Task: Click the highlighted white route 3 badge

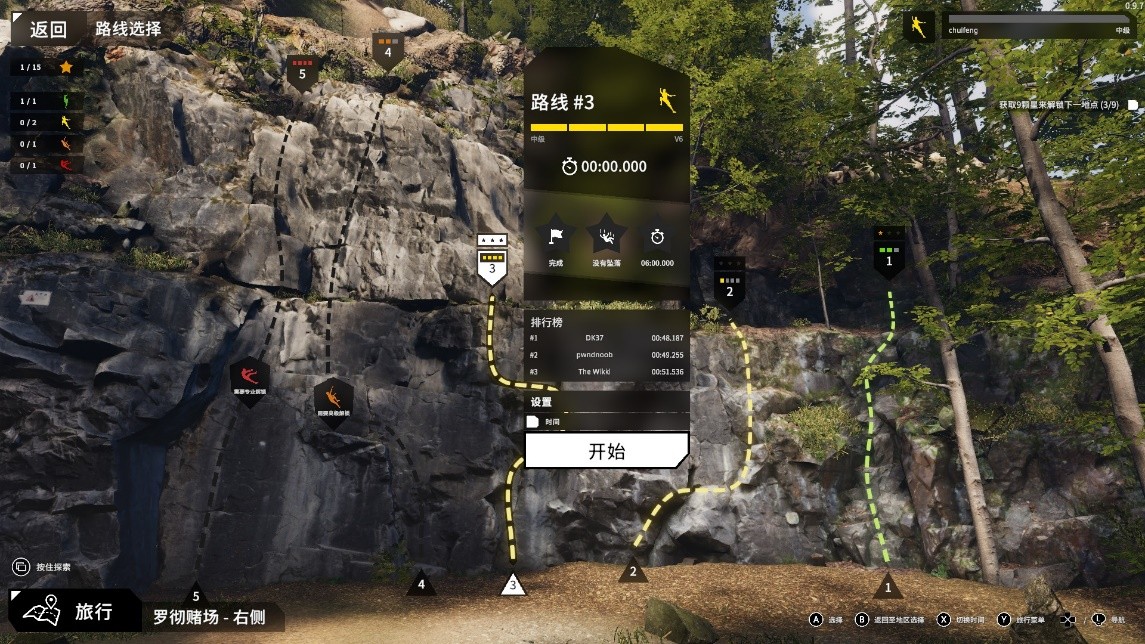Action: (x=492, y=261)
